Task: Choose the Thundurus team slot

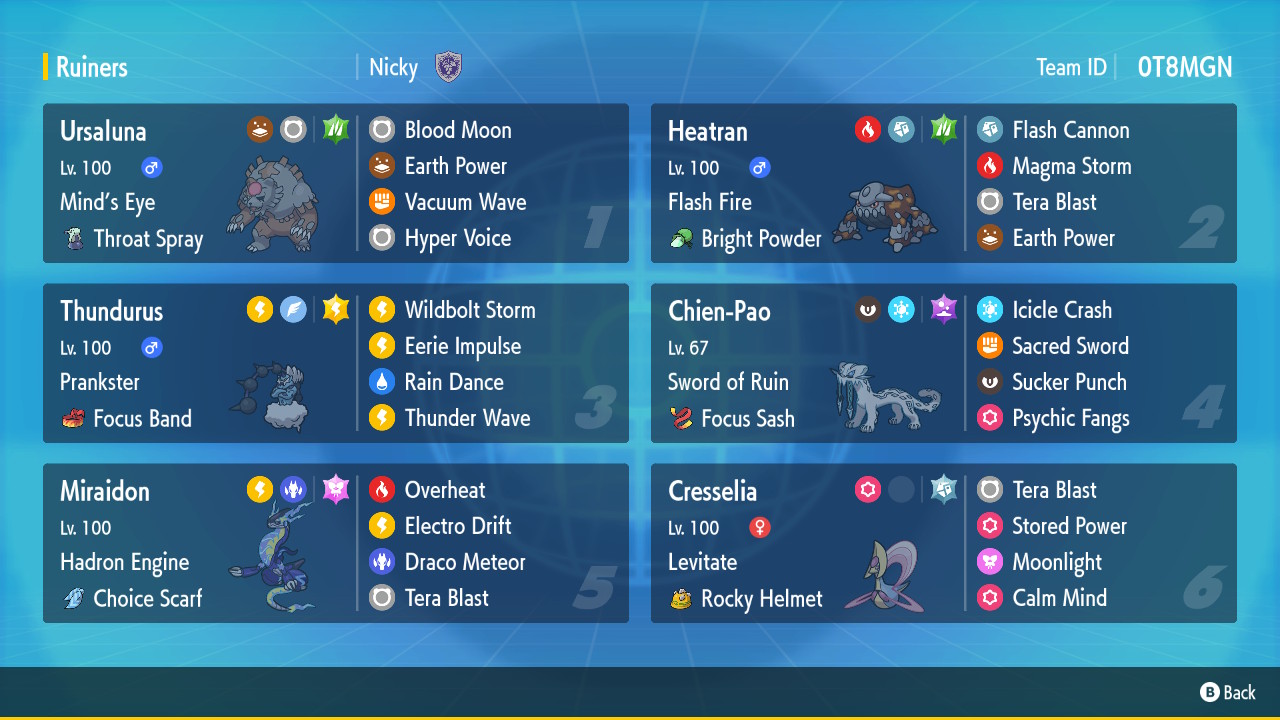Action: (x=335, y=363)
